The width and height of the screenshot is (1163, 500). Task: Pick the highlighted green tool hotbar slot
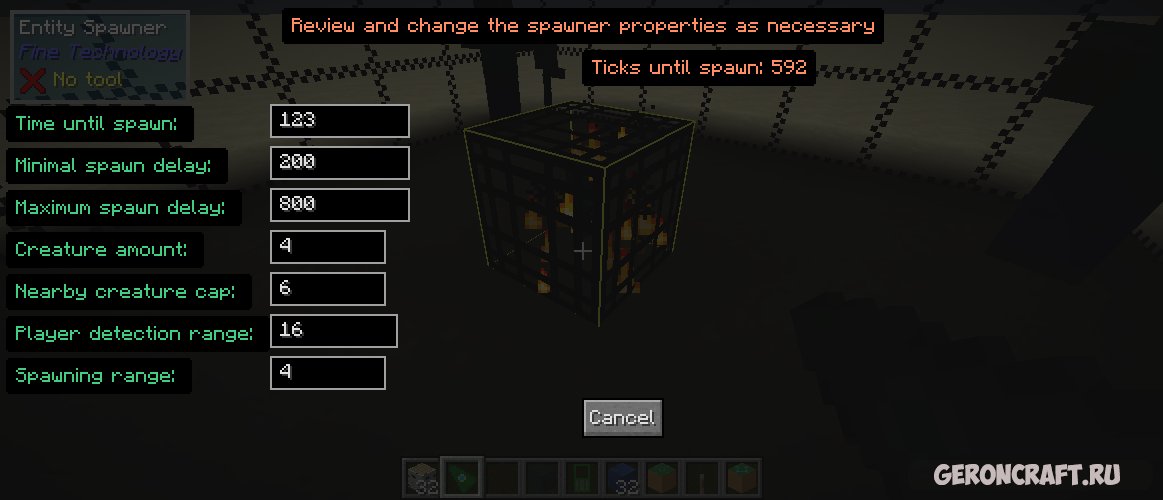463,478
